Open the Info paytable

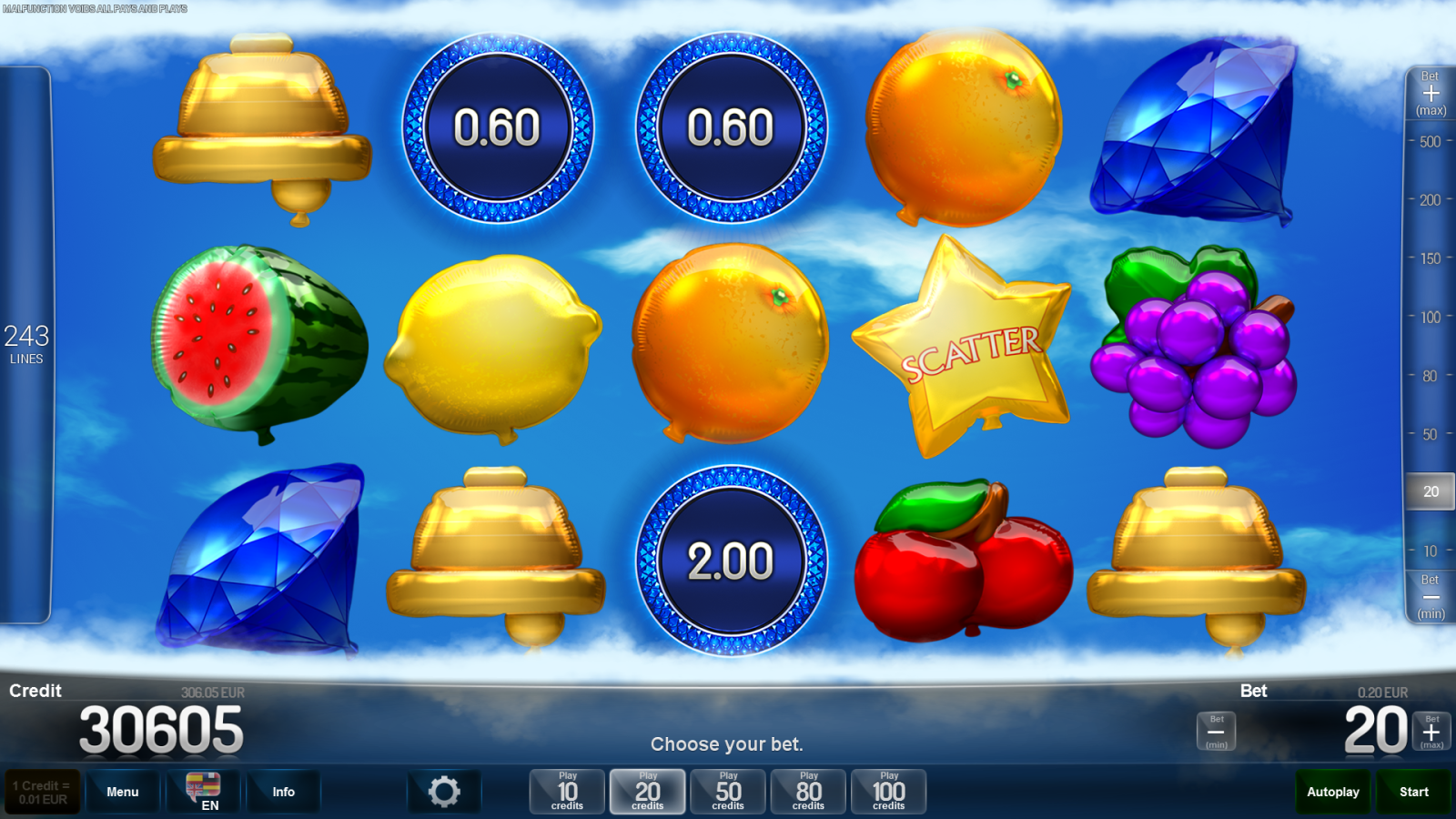point(283,792)
